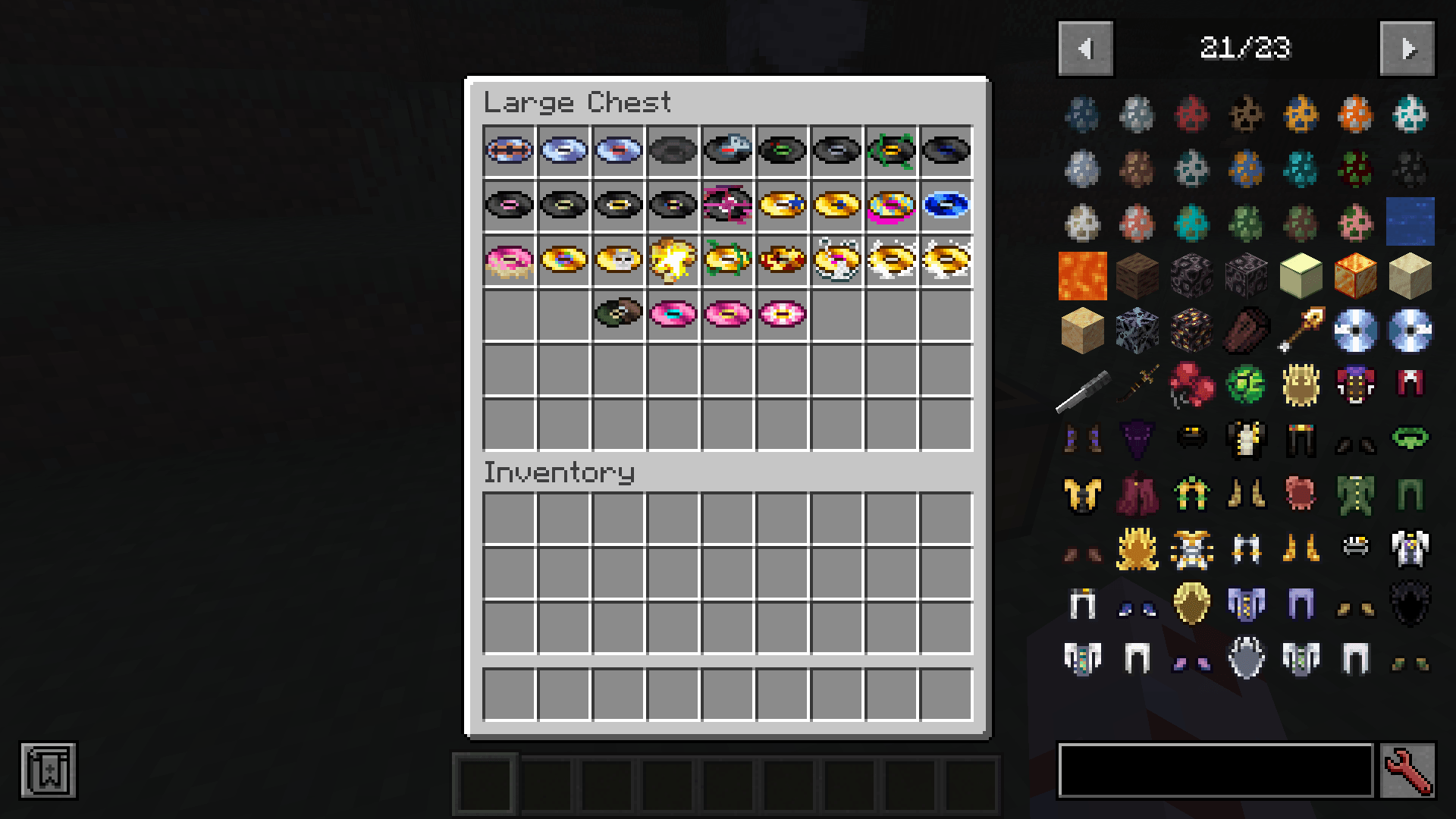
Task: Select the red heart-shaped item icon
Action: click(x=1191, y=384)
